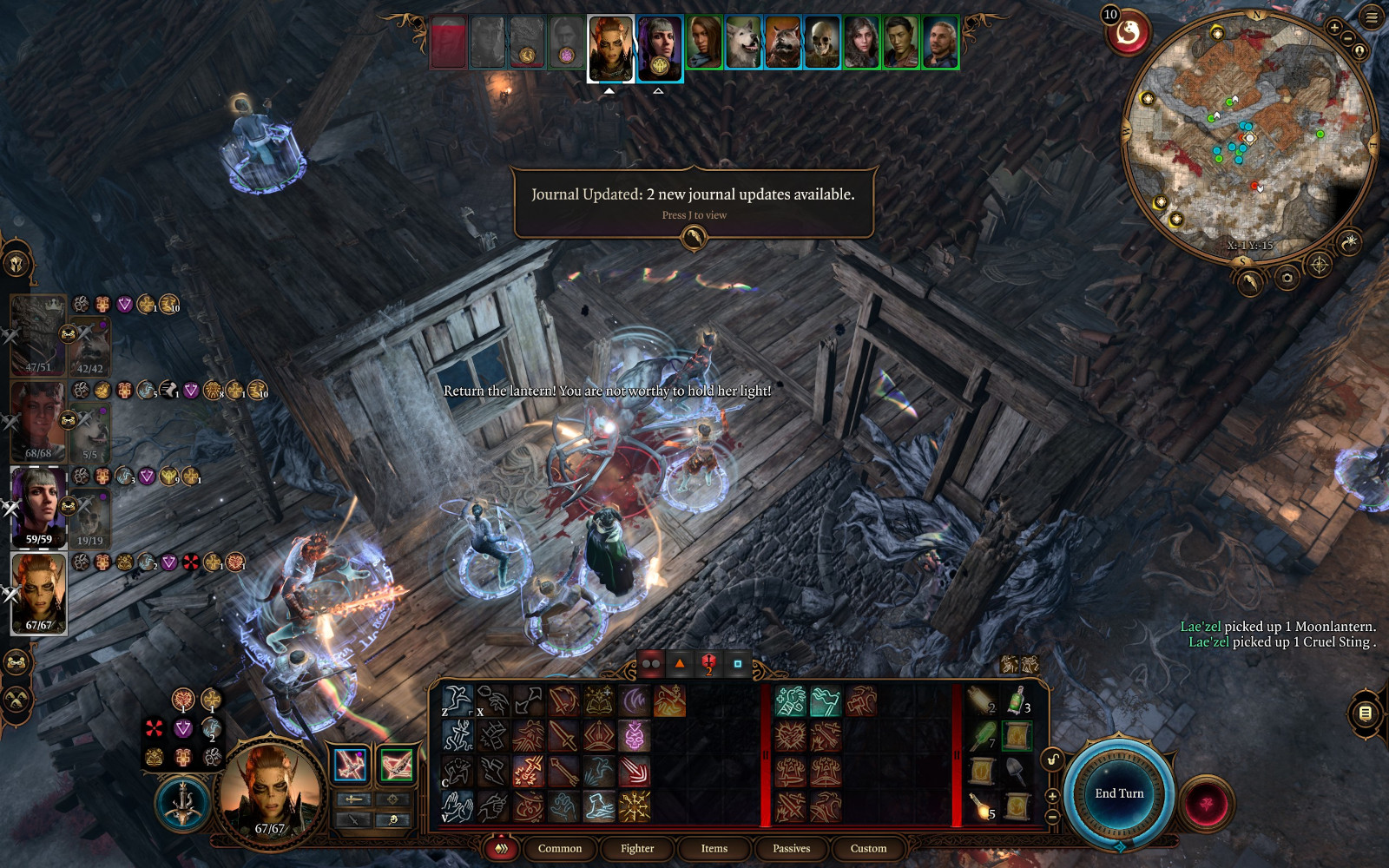The image size is (1389, 868).
Task: Zoom out on the minimap
Action: (1347, 39)
